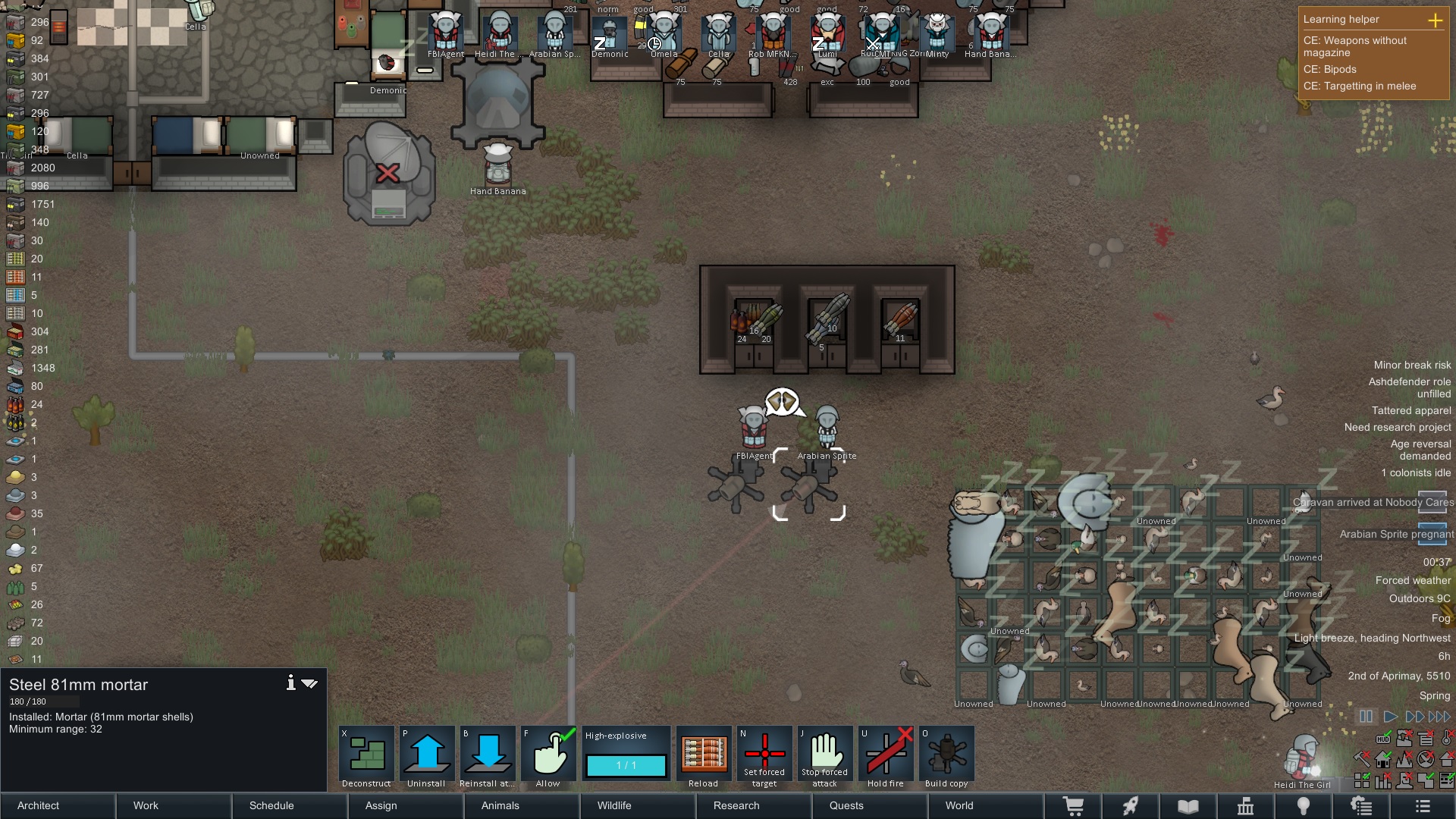Open research via the lightbulb icon
This screenshot has width=1456, height=819.
click(x=1304, y=805)
